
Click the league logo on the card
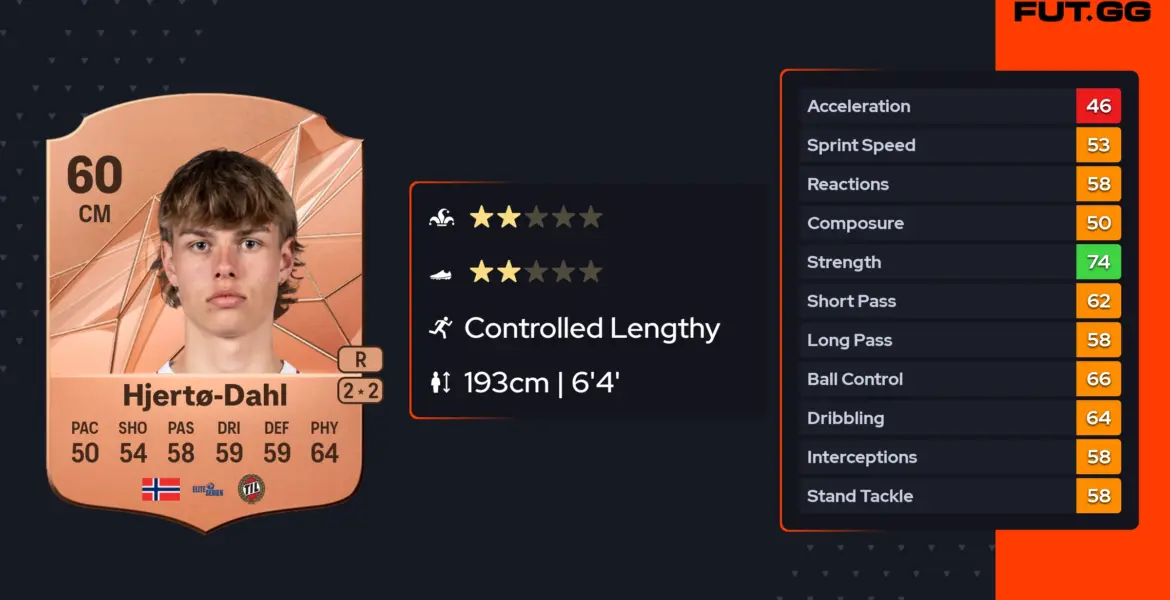pyautogui.click(x=207, y=489)
